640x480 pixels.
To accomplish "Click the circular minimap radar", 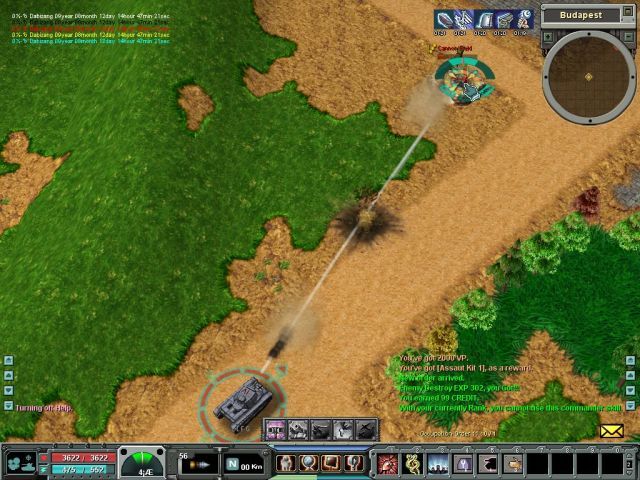I will (589, 77).
